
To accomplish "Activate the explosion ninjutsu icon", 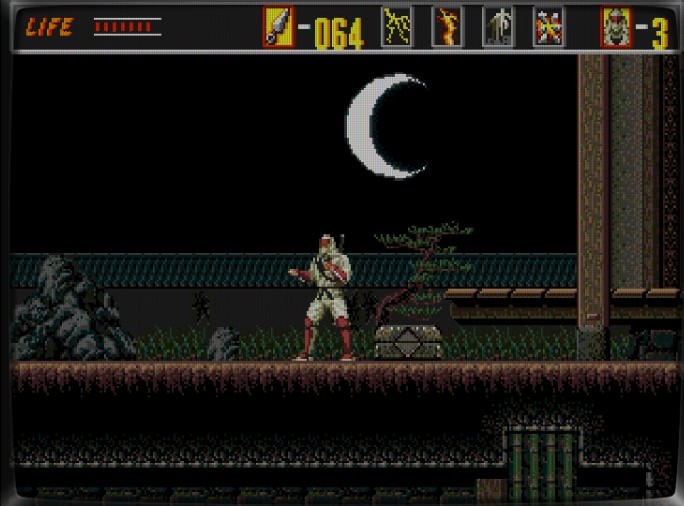I will pos(548,27).
